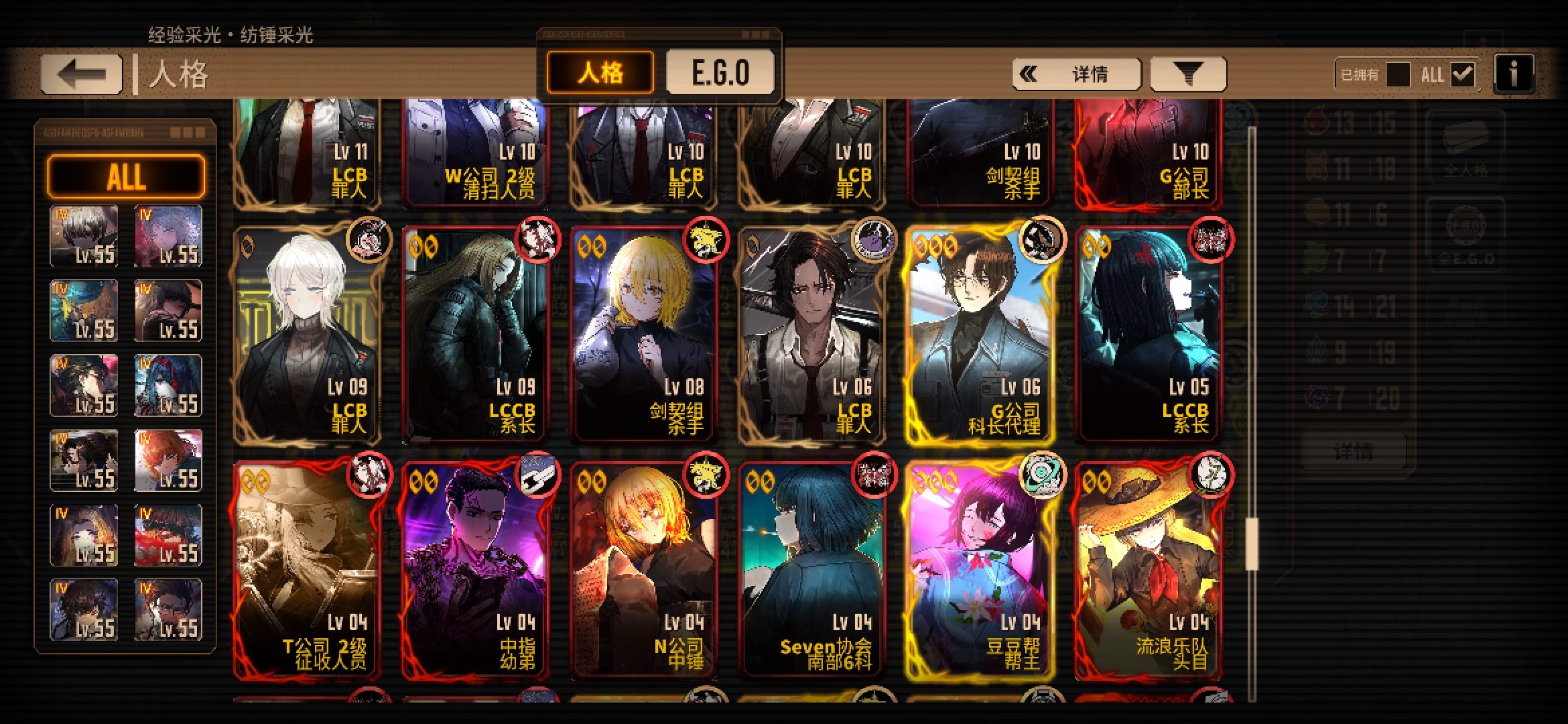The height and width of the screenshot is (724, 1568).
Task: Tap the back arrow icon top left
Action: point(80,72)
